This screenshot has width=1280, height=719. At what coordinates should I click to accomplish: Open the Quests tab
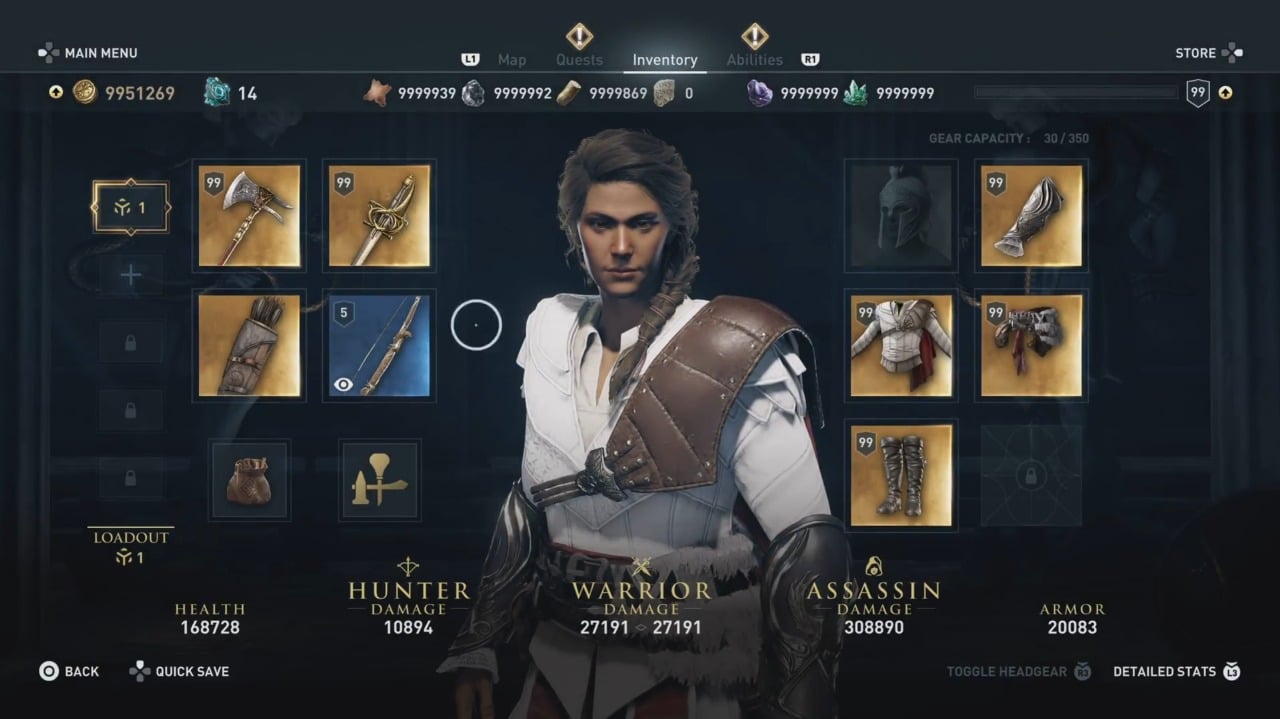pyautogui.click(x=579, y=60)
